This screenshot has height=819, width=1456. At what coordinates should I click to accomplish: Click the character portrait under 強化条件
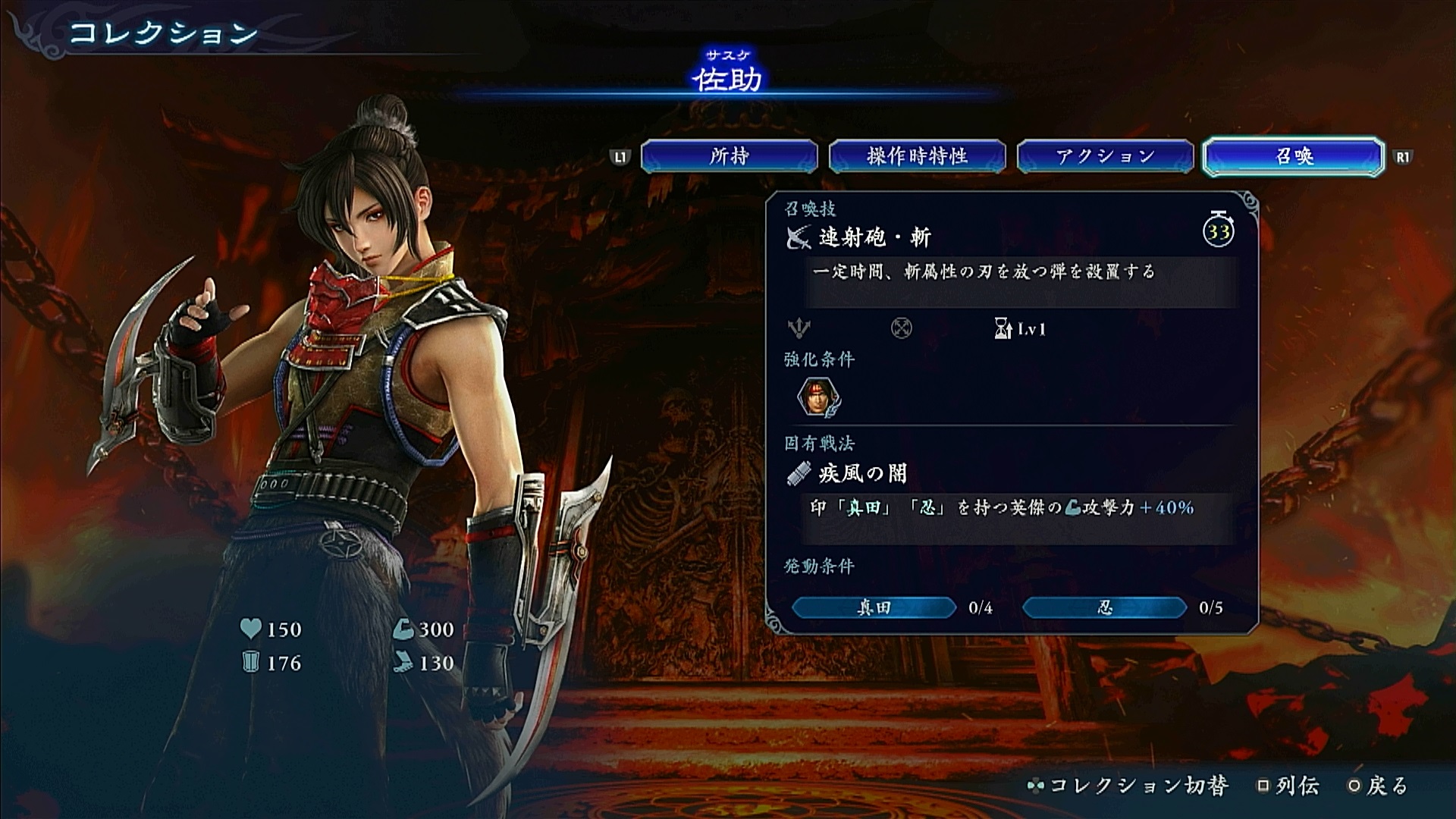pos(818,397)
